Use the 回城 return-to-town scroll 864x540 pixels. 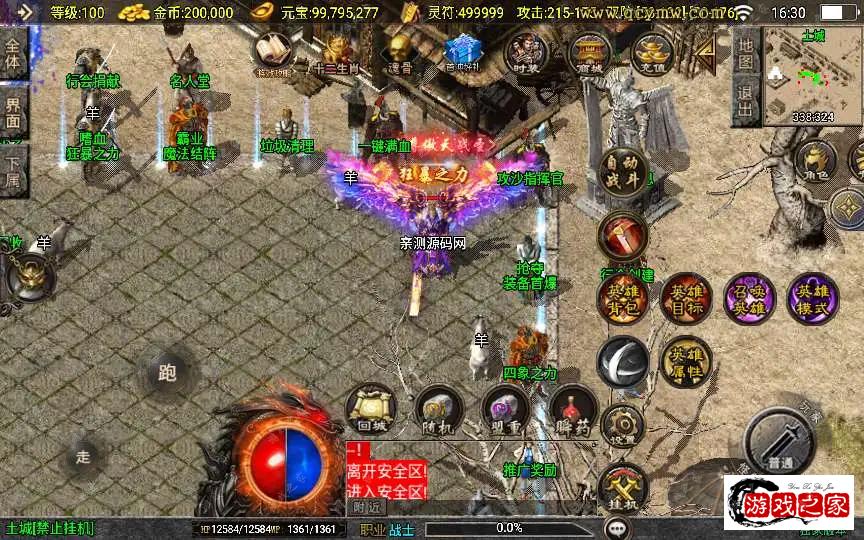[371, 410]
